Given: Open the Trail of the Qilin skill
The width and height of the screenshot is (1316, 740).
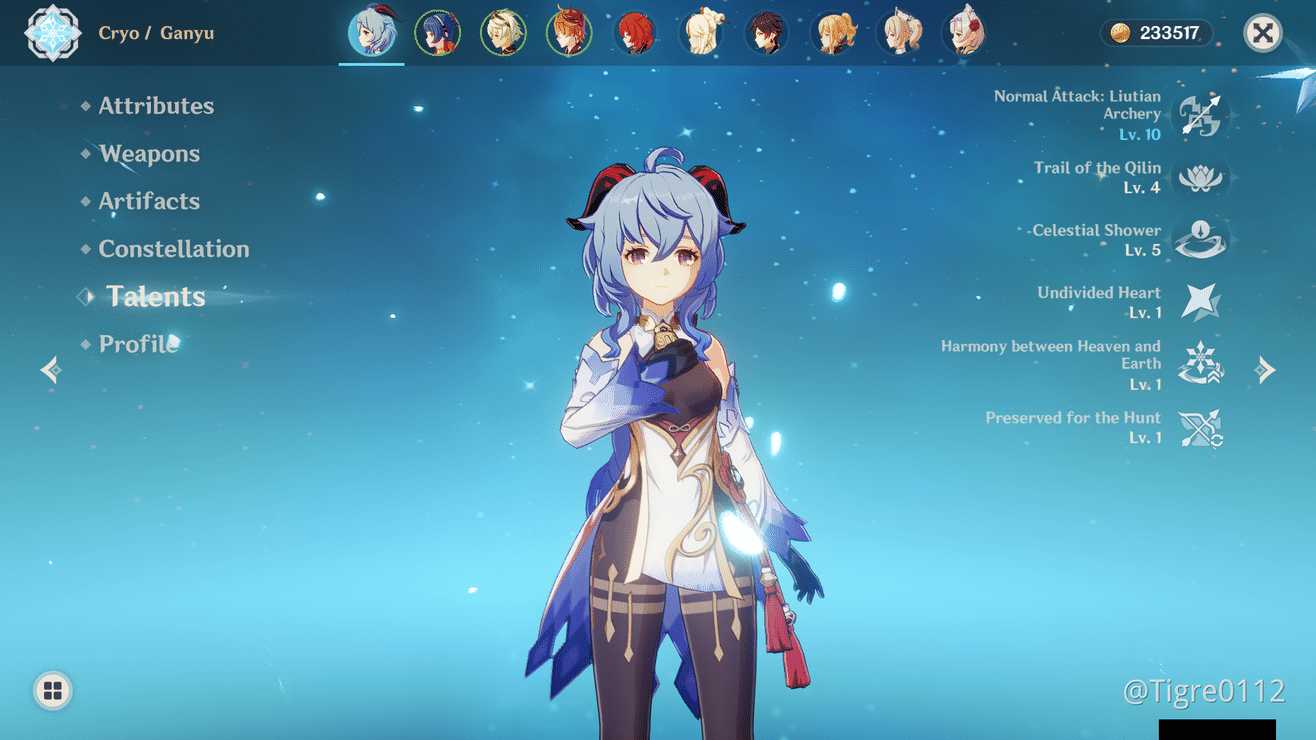Looking at the screenshot, I should (1200, 178).
